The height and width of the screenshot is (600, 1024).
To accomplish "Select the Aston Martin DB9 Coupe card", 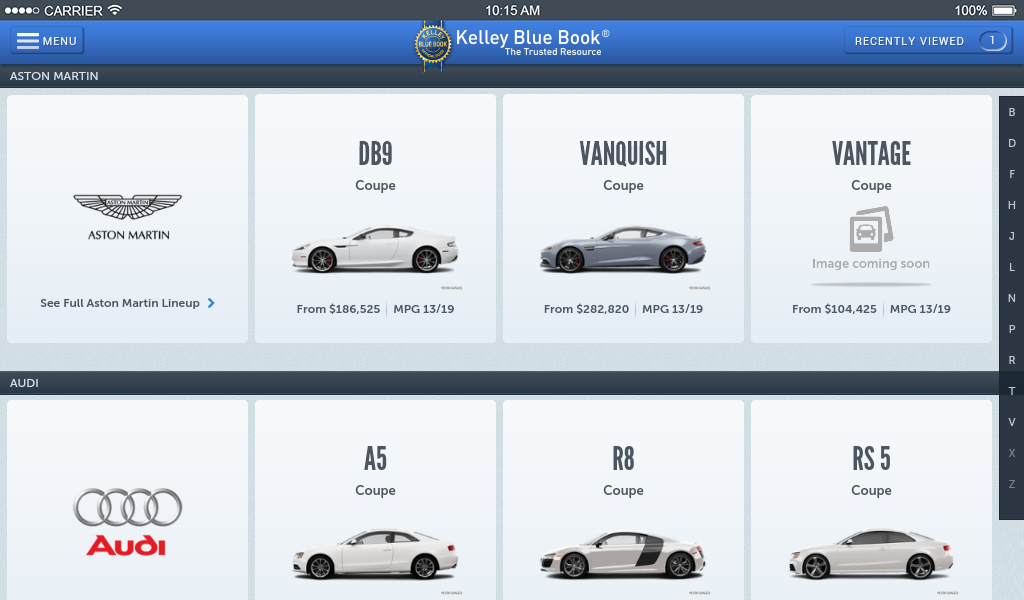I will (375, 219).
